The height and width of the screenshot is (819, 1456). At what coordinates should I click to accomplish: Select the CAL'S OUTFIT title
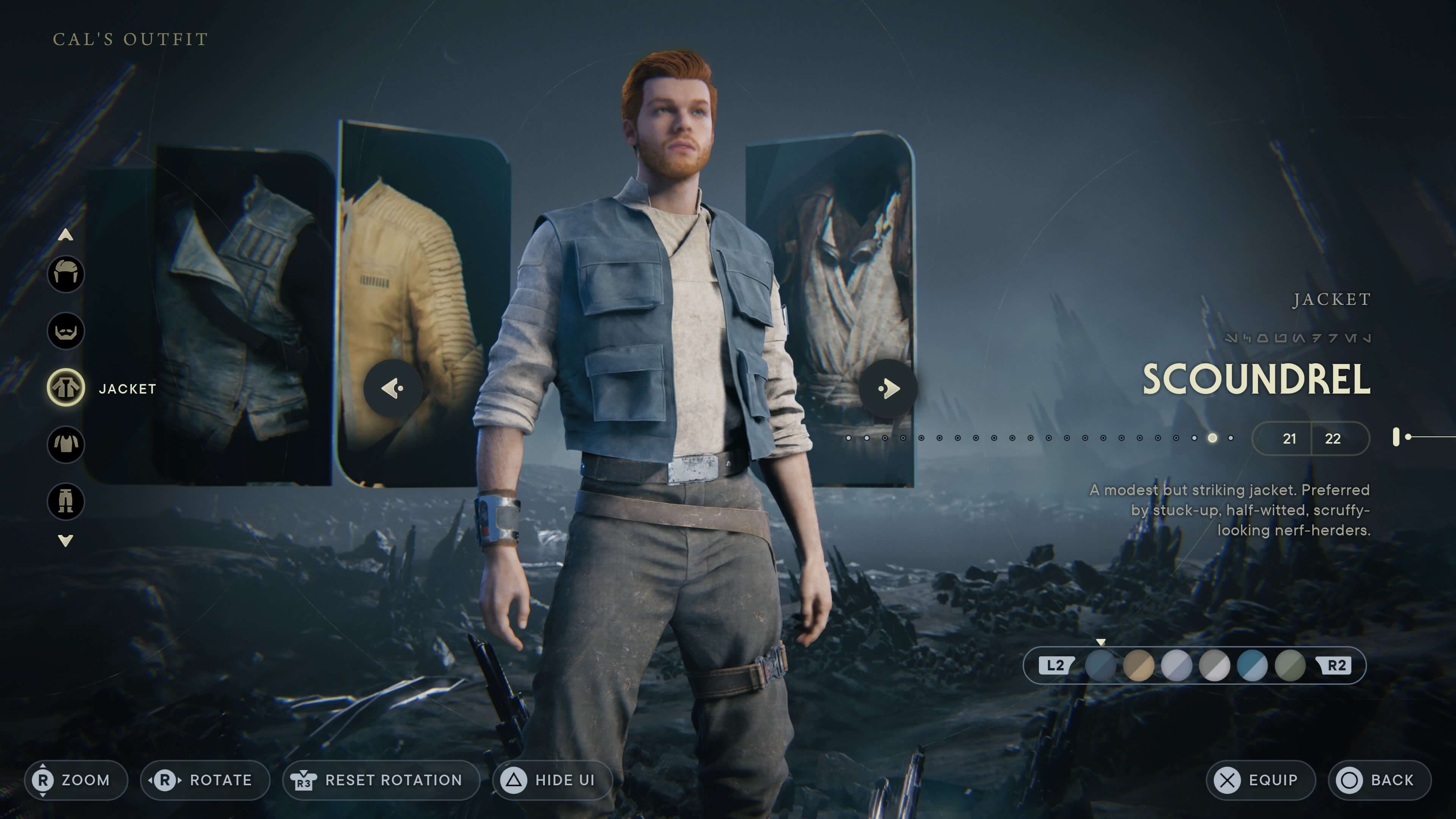(x=130, y=38)
